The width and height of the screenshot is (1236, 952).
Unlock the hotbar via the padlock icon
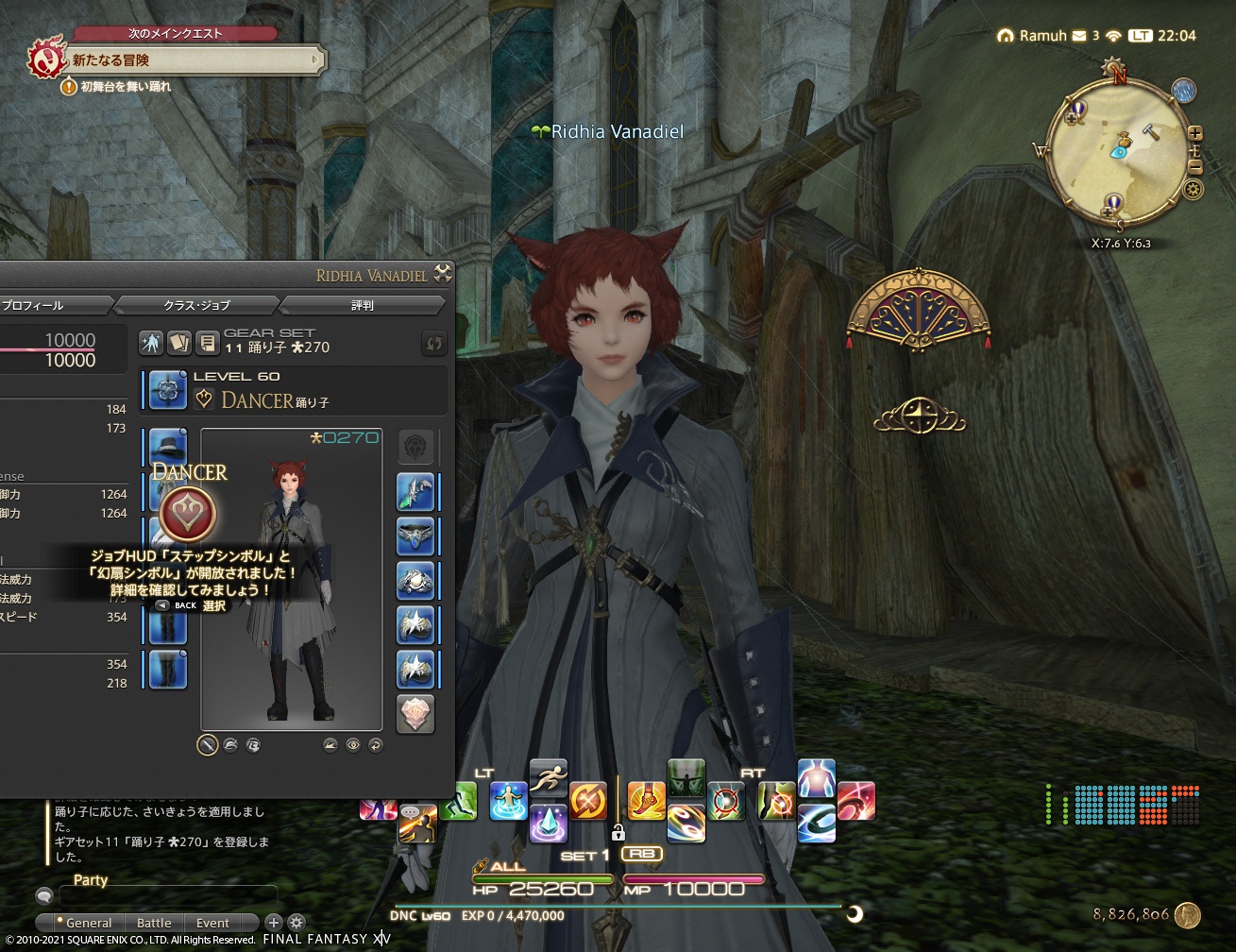point(619,832)
